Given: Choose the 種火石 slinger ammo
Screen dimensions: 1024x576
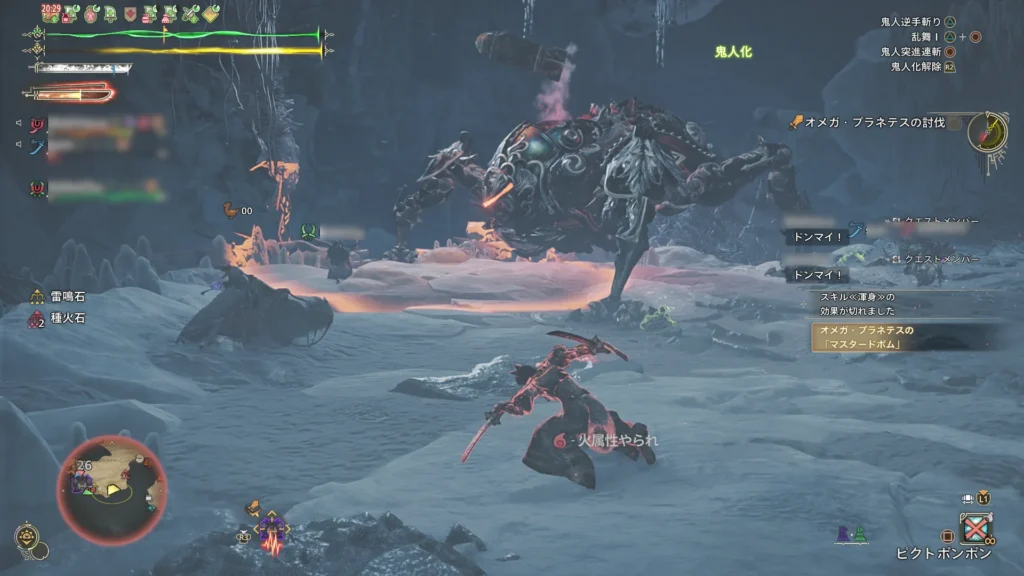Looking at the screenshot, I should coord(60,321).
